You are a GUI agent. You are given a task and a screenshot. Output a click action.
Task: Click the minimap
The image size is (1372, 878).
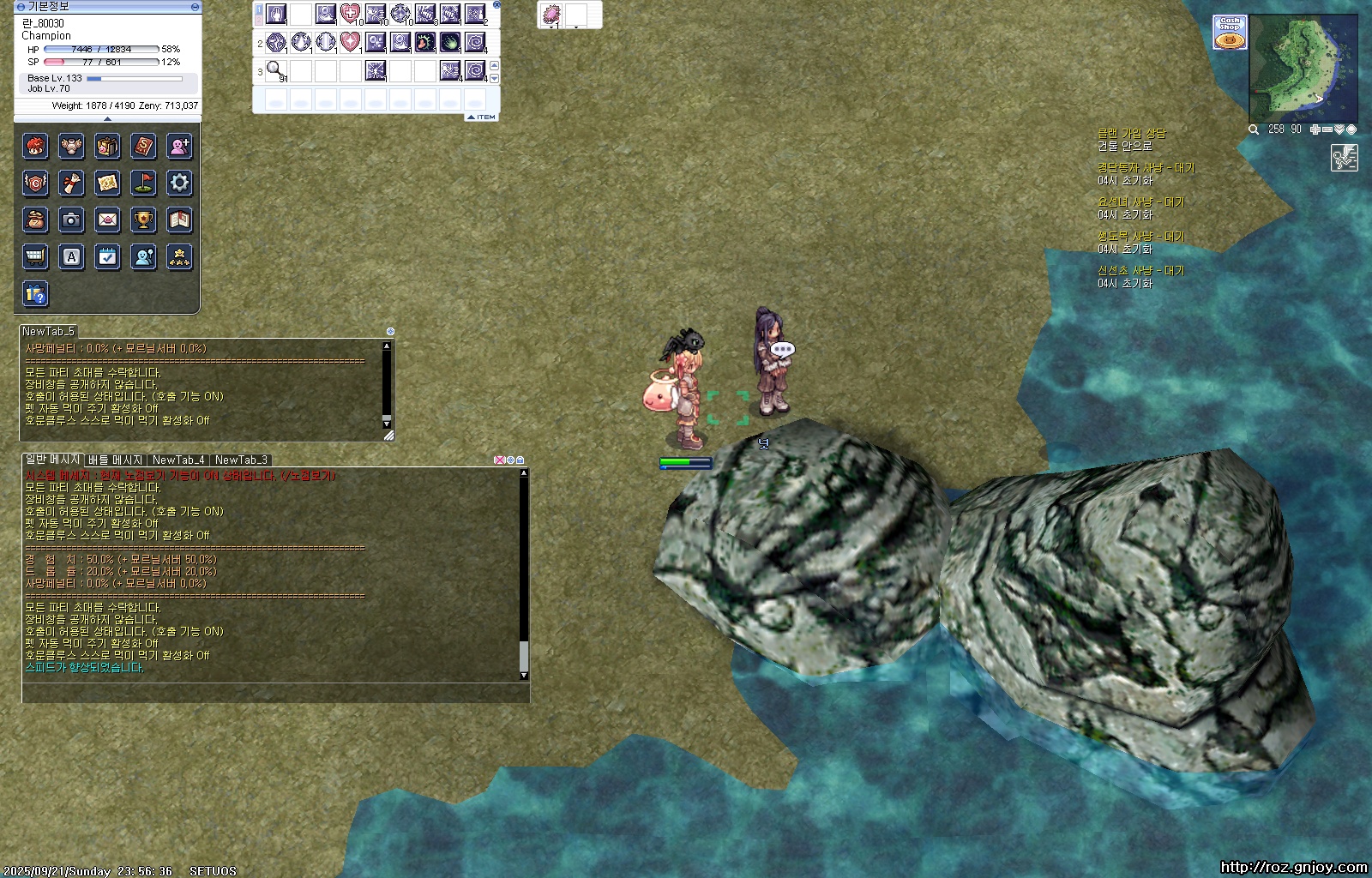pyautogui.click(x=1303, y=69)
